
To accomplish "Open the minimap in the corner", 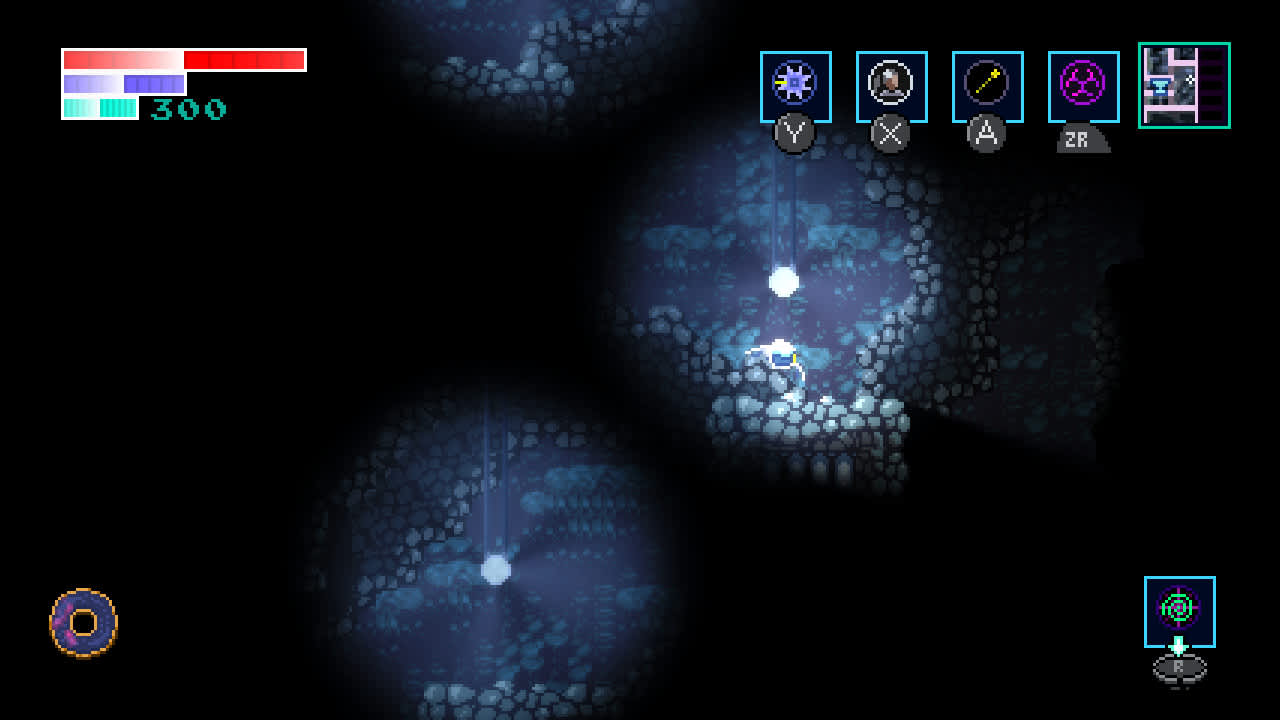I will [1184, 86].
